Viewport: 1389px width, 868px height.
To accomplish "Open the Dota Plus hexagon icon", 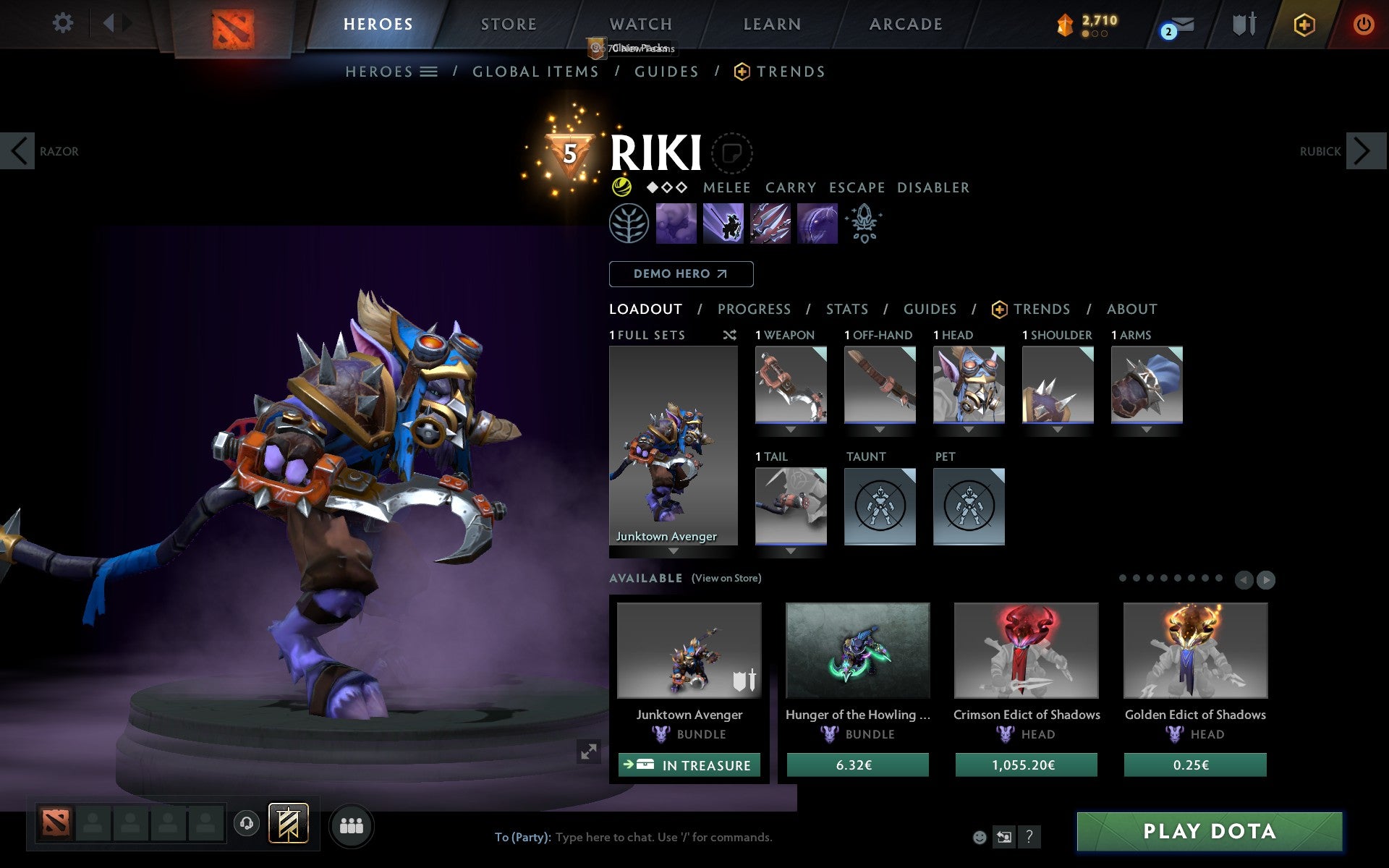I will 1304,24.
